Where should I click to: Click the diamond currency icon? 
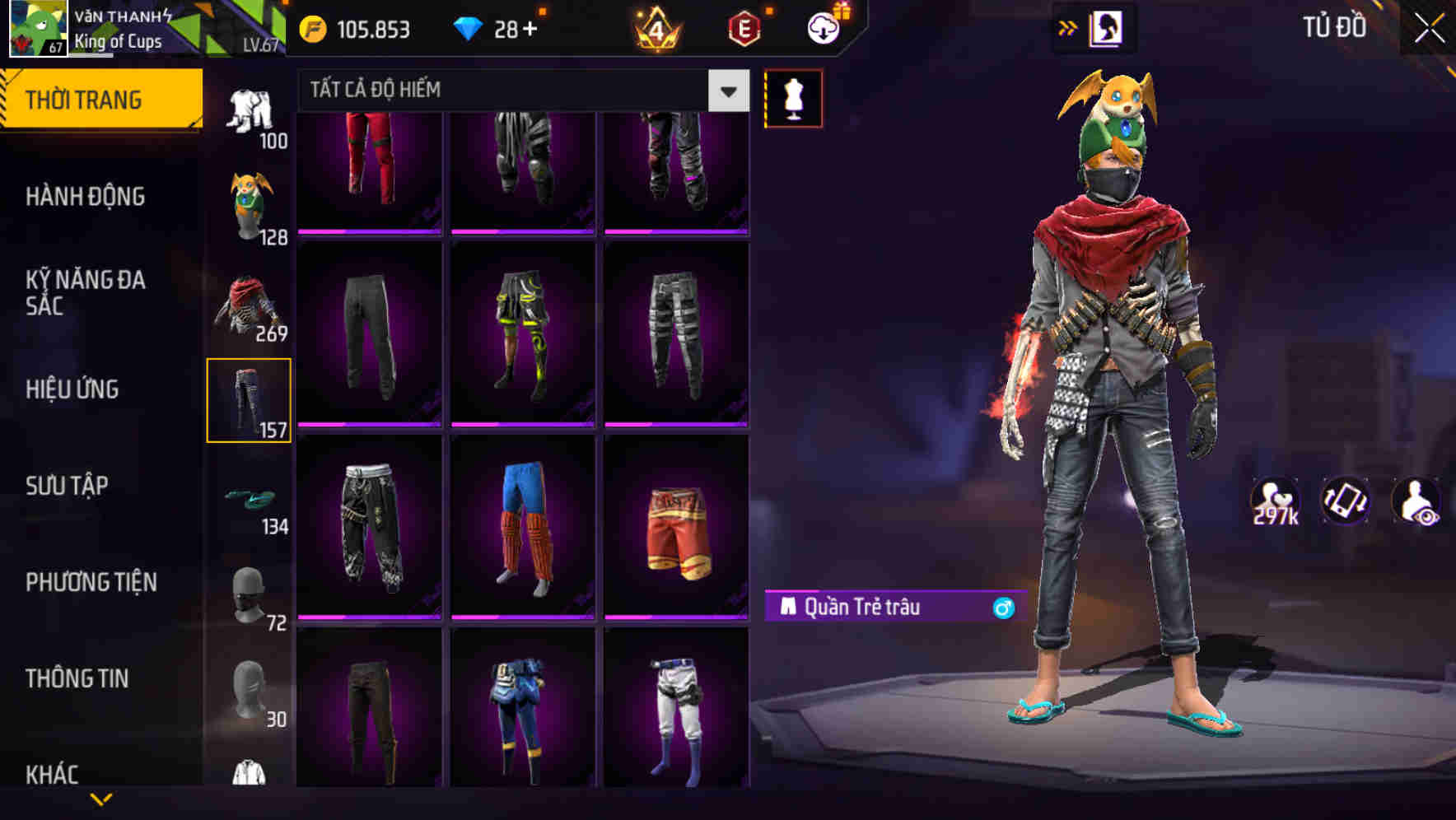(469, 27)
